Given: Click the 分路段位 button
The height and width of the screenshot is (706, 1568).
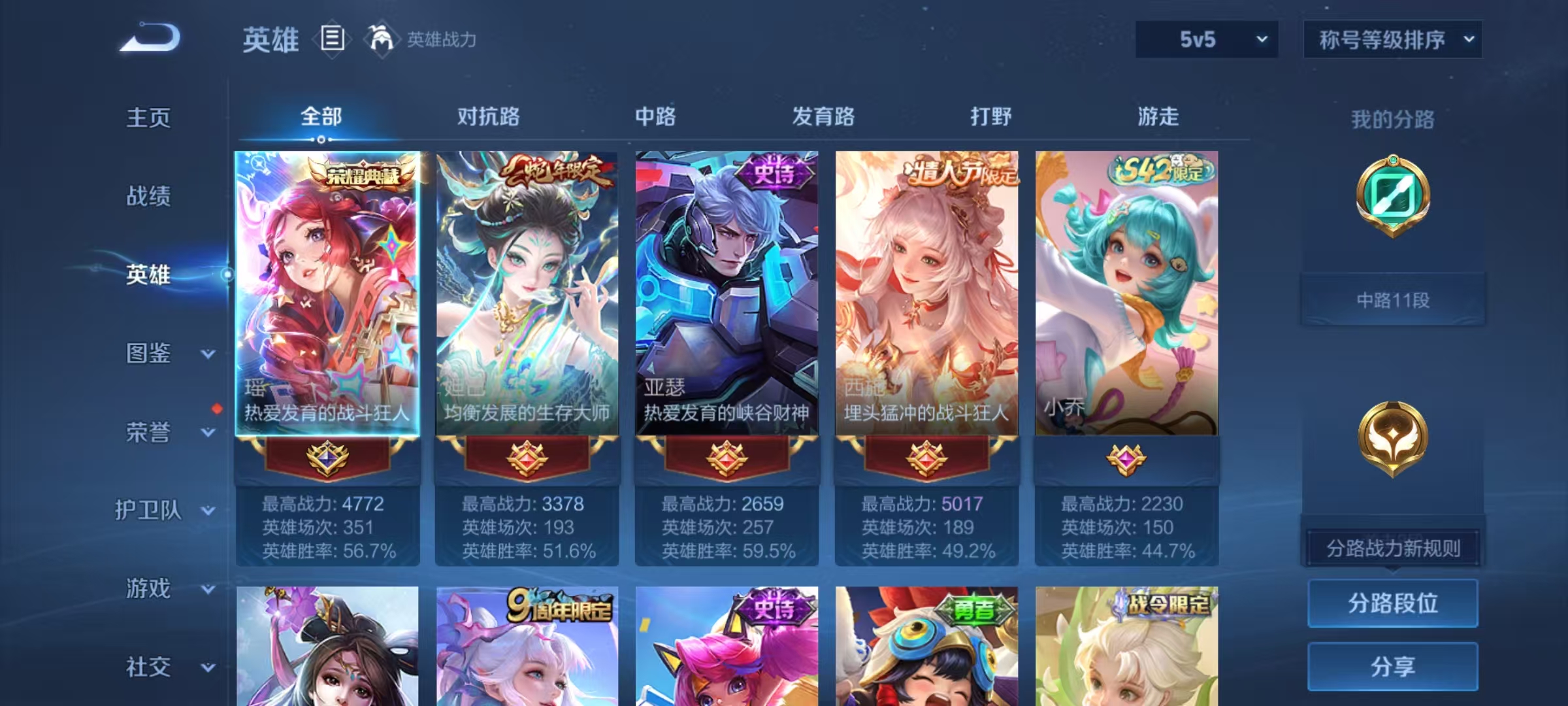Looking at the screenshot, I should 1393,604.
